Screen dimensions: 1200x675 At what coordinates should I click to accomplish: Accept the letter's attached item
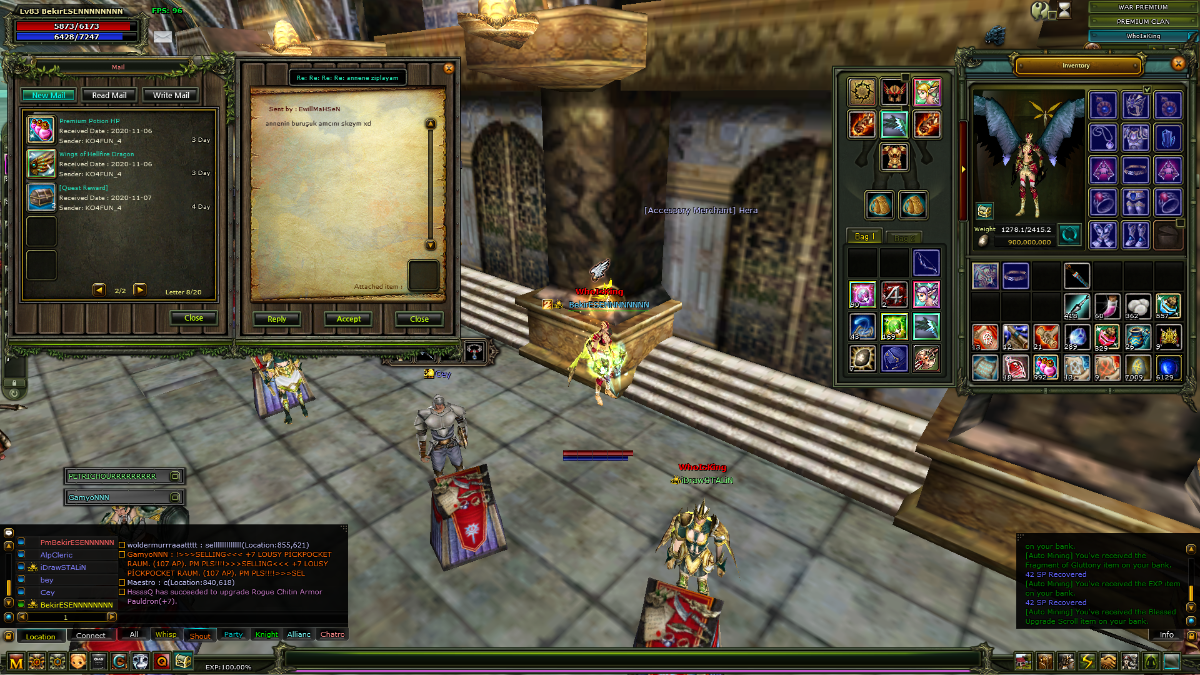pyautogui.click(x=349, y=319)
